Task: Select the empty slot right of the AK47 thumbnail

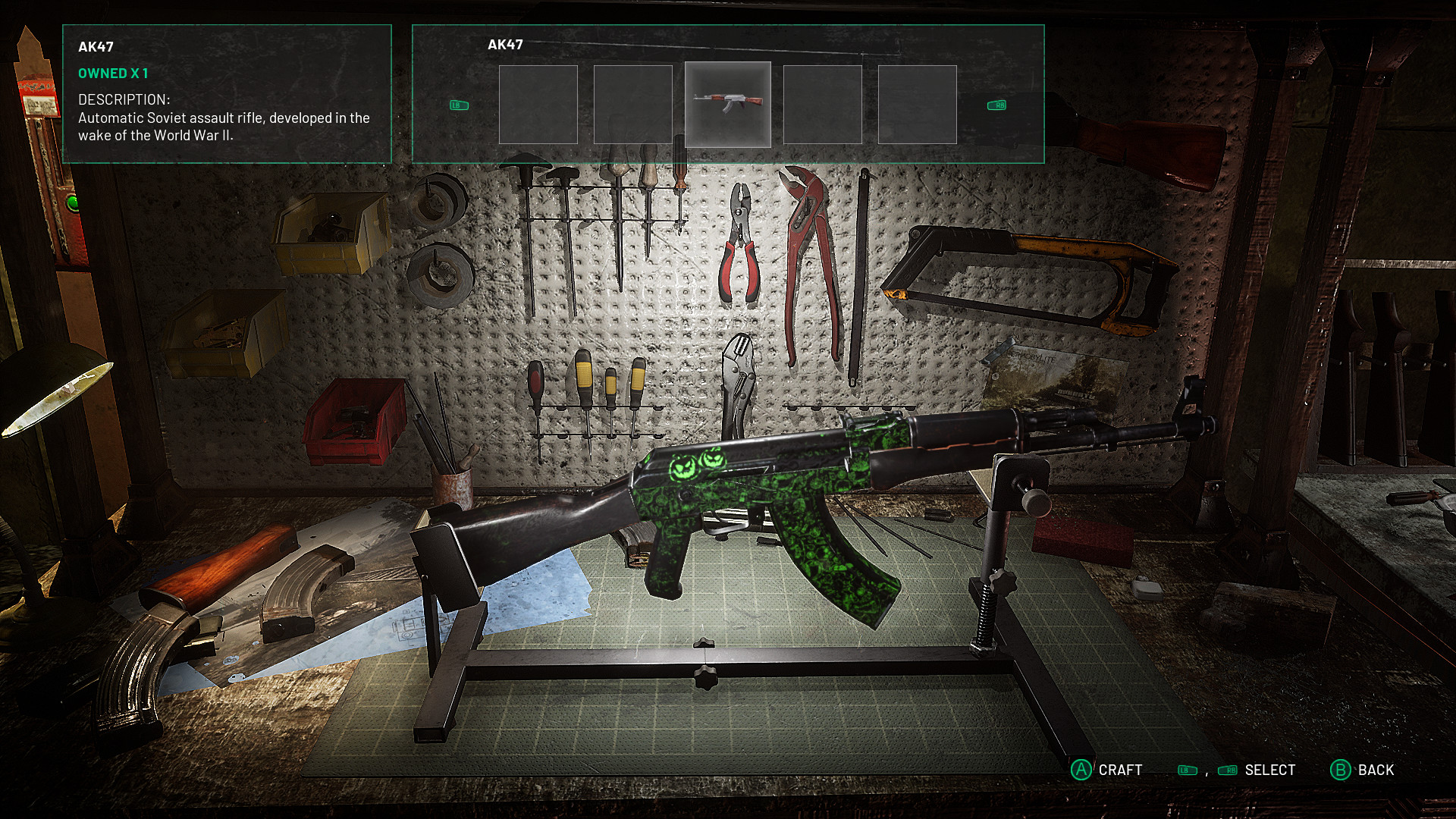Action: [x=822, y=104]
